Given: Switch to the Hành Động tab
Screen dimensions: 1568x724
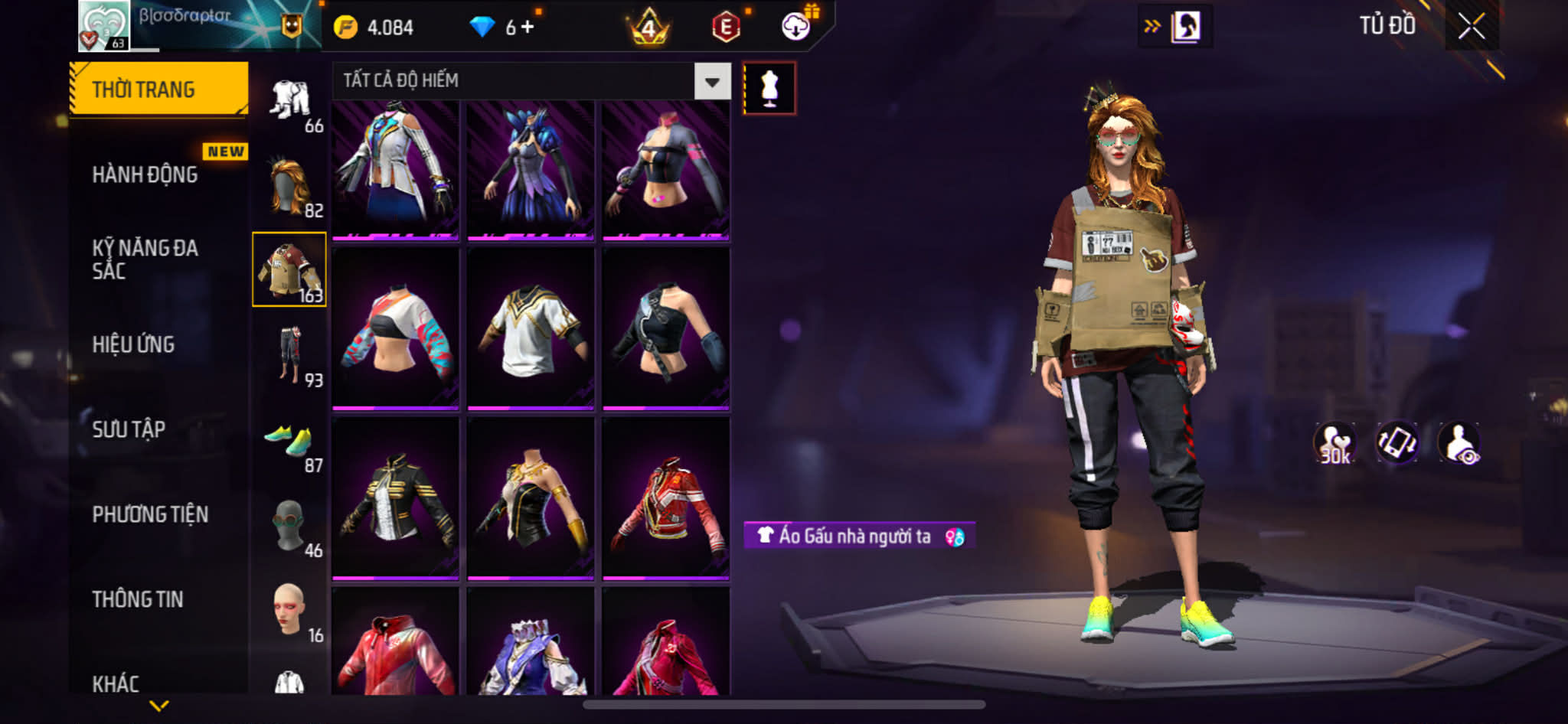Looking at the screenshot, I should pyautogui.click(x=145, y=174).
